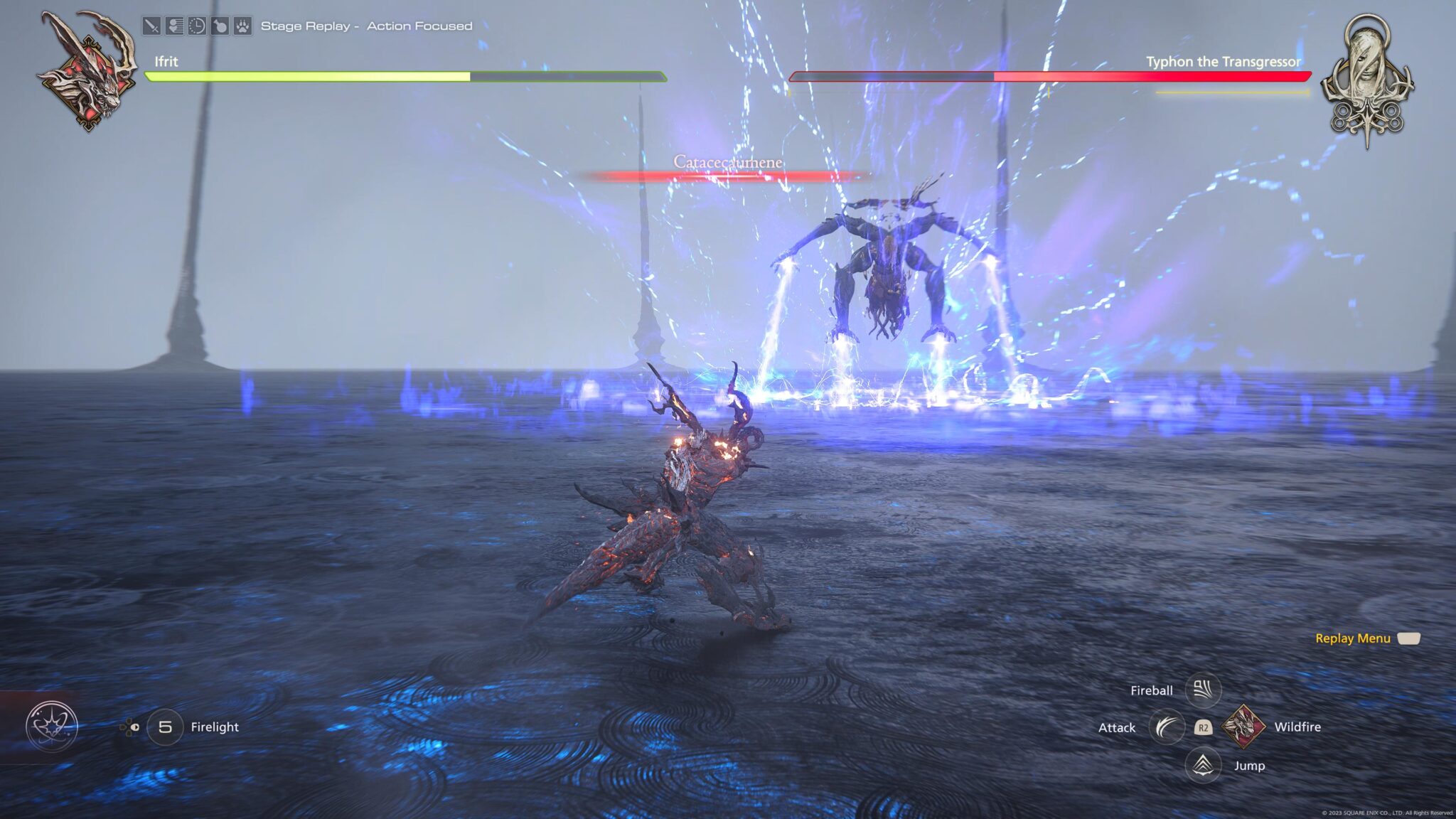
Task: Click the Fireball ability input icon
Action: (x=1204, y=689)
